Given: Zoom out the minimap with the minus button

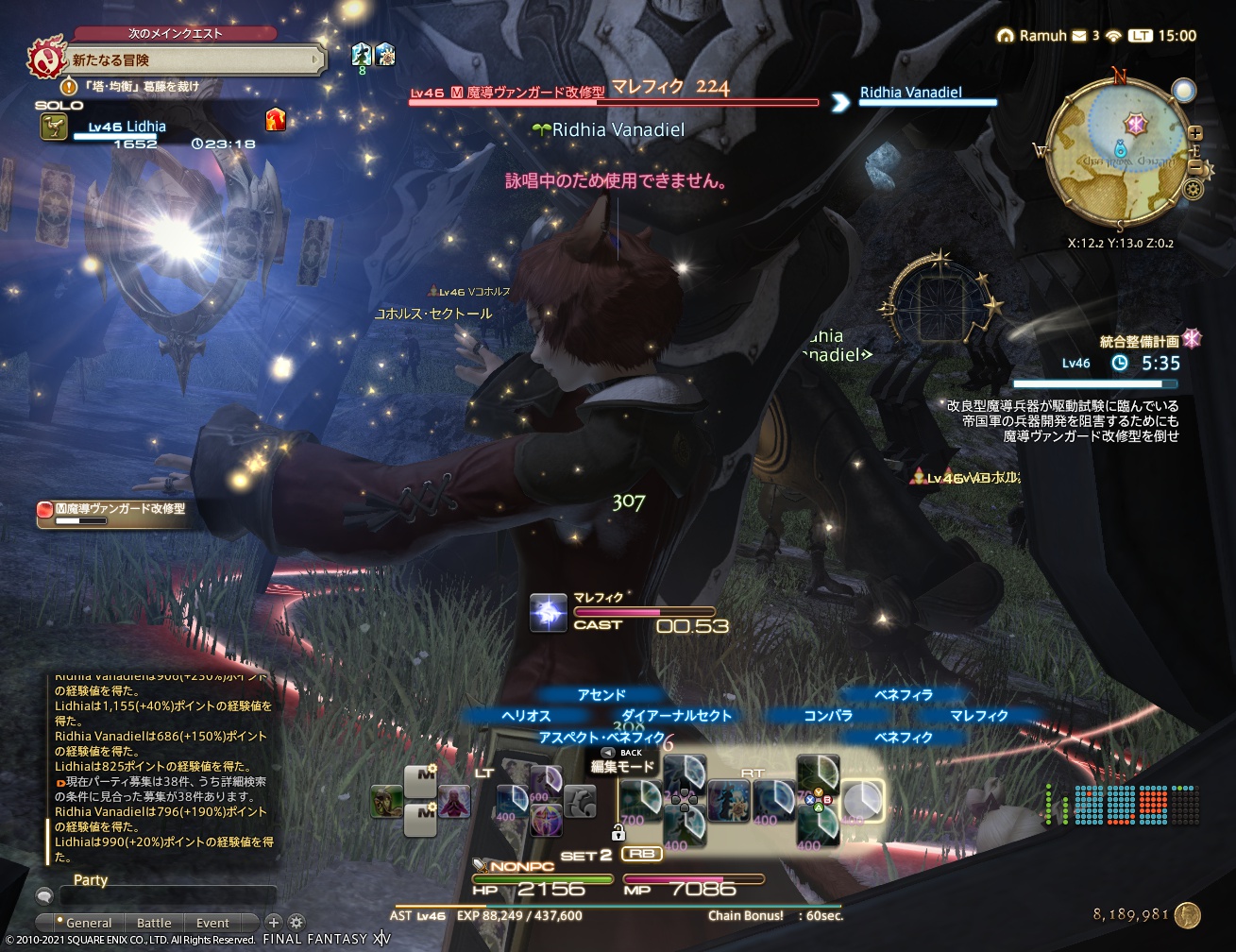Looking at the screenshot, I should point(1196,167).
